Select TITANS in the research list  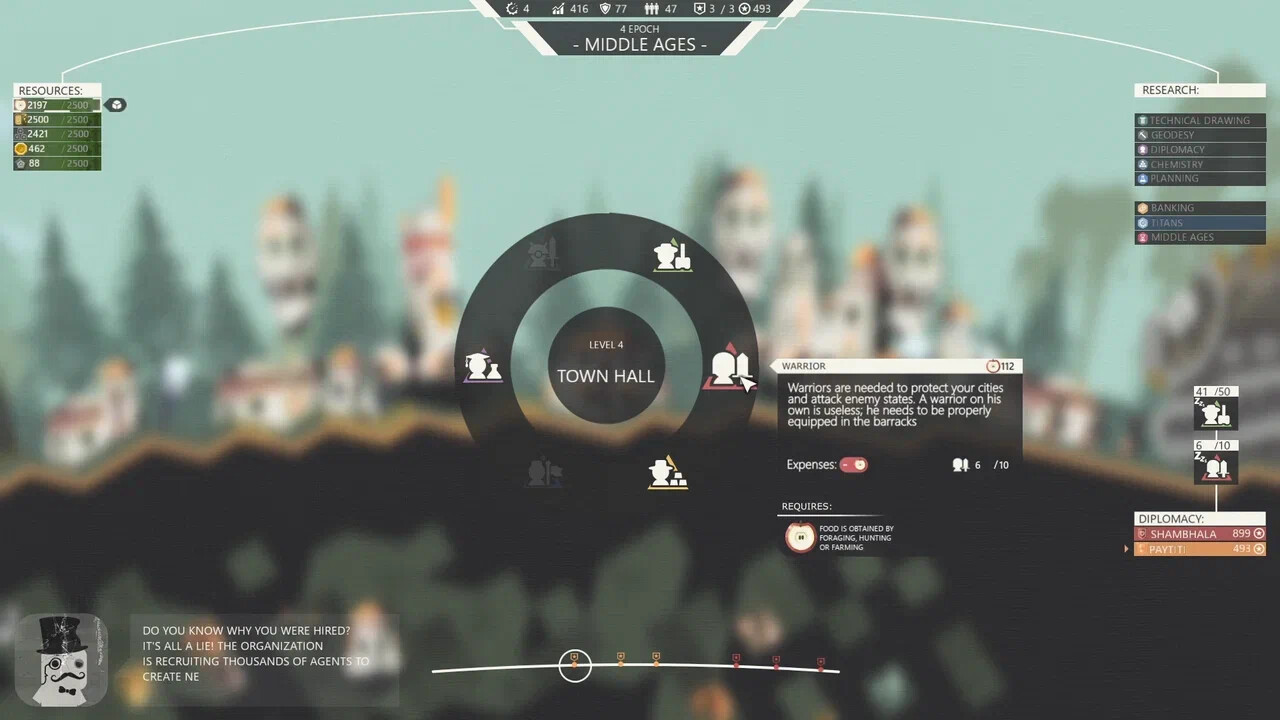(x=1199, y=222)
